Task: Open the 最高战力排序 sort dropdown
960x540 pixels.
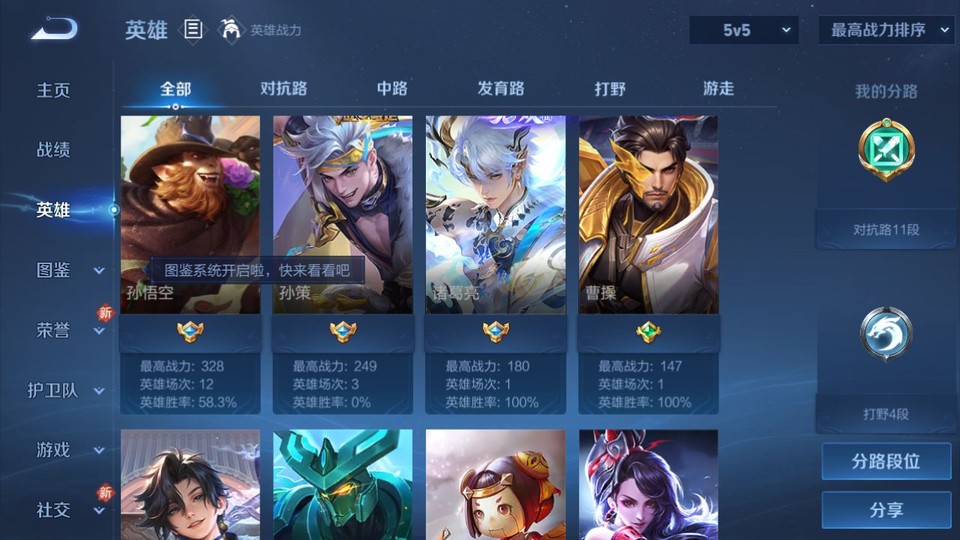Action: pyautogui.click(x=886, y=30)
